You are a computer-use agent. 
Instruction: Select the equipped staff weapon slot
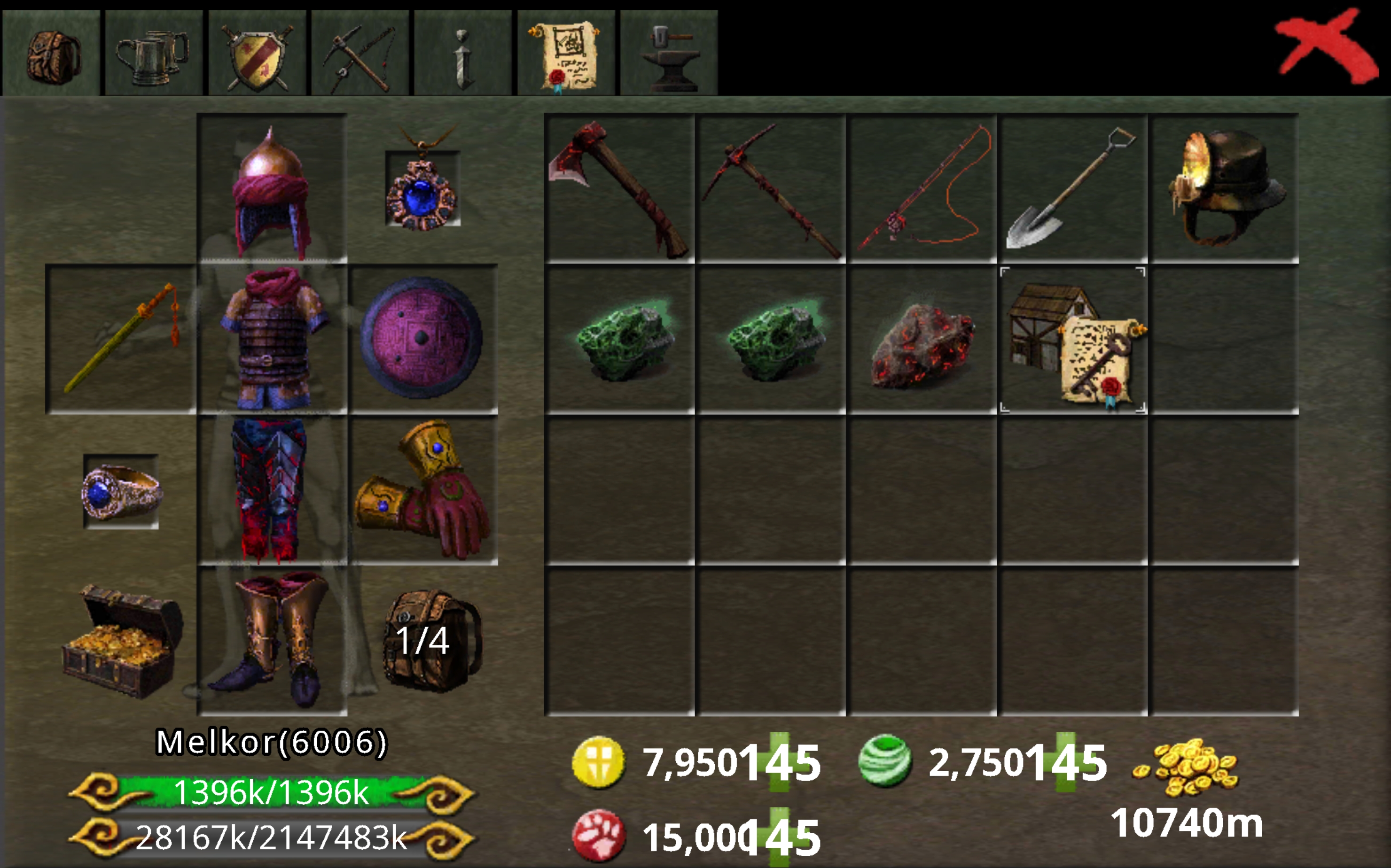tap(121, 339)
